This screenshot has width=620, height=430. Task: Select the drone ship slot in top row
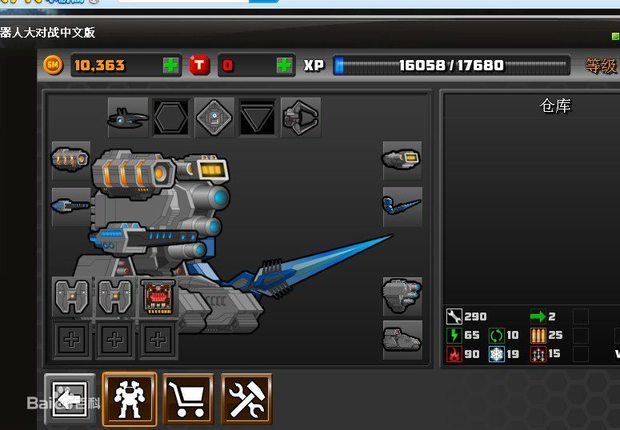pos(128,118)
